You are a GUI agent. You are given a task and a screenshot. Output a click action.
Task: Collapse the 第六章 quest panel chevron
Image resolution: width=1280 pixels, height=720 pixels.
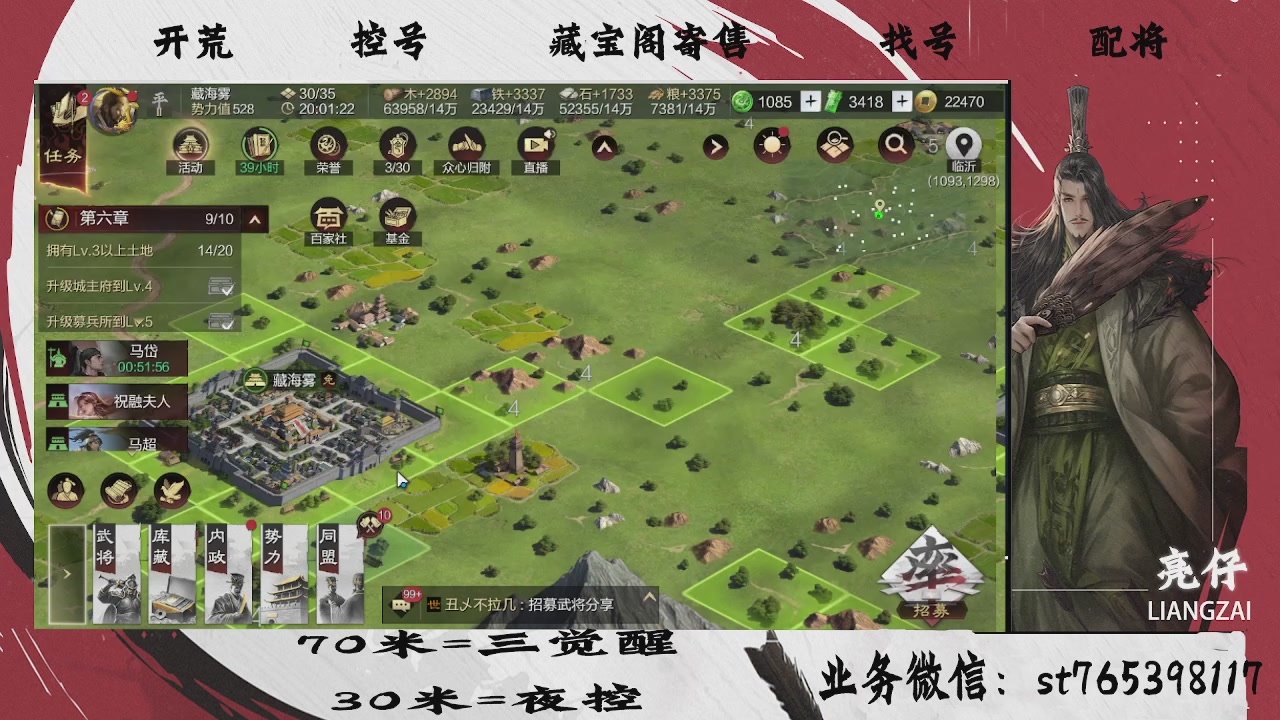[x=253, y=219]
